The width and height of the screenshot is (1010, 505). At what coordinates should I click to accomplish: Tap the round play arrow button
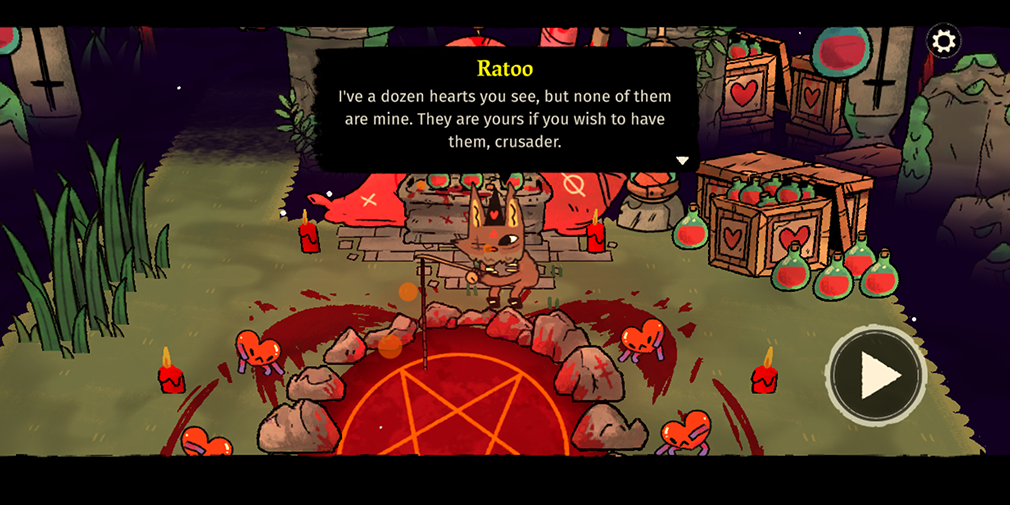click(877, 375)
